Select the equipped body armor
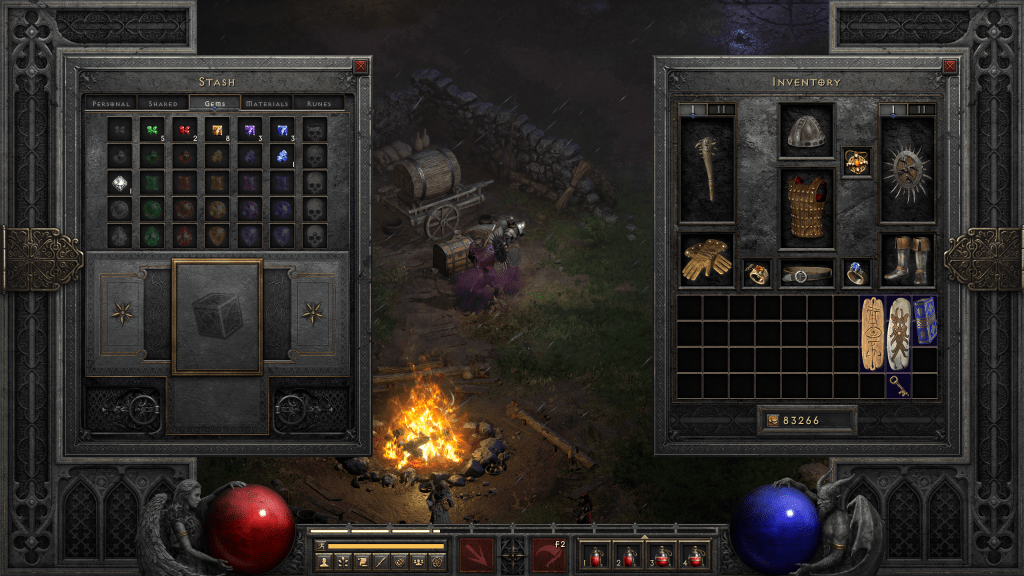This screenshot has width=1024, height=576. [x=806, y=207]
